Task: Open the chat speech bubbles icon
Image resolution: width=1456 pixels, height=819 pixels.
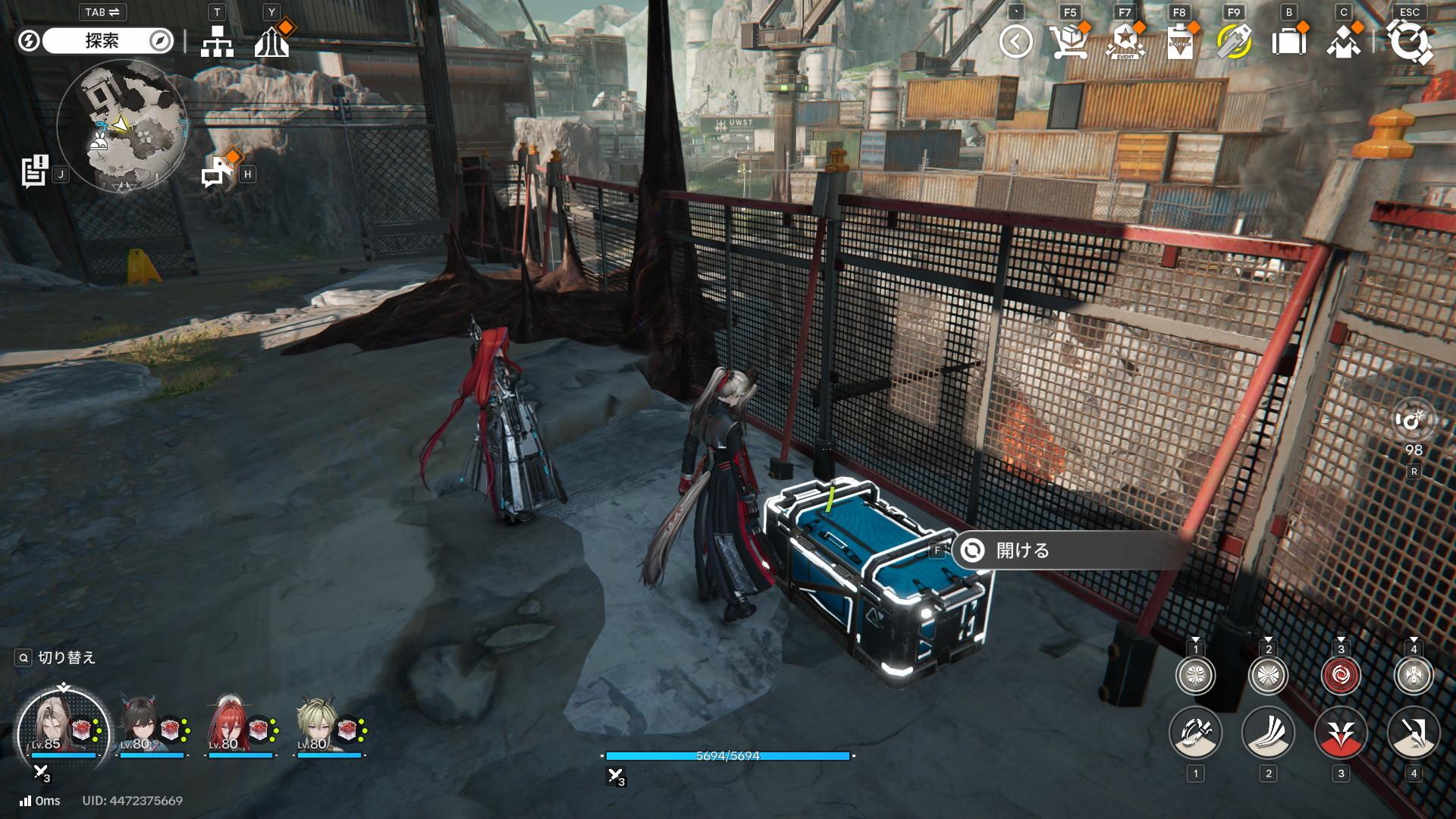Action: tap(218, 171)
